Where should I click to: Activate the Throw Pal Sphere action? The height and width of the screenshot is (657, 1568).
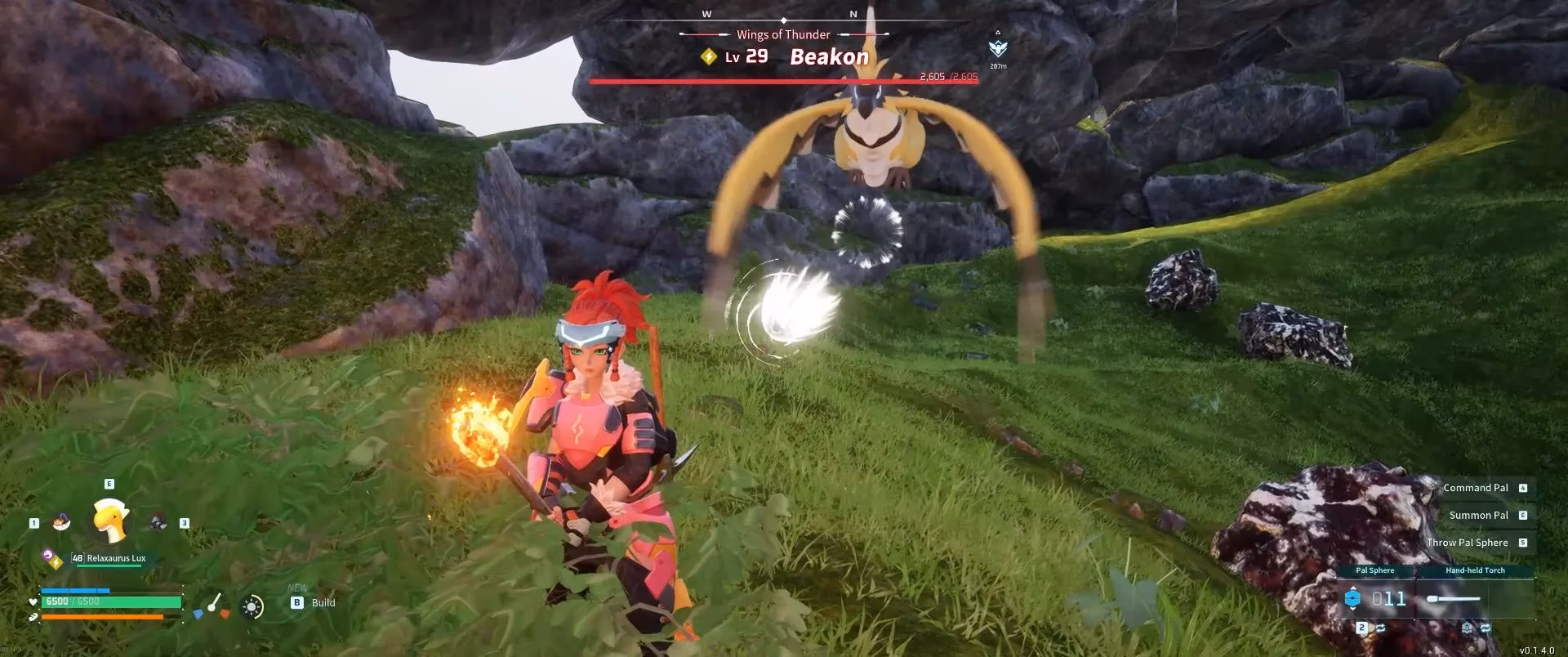point(1468,543)
